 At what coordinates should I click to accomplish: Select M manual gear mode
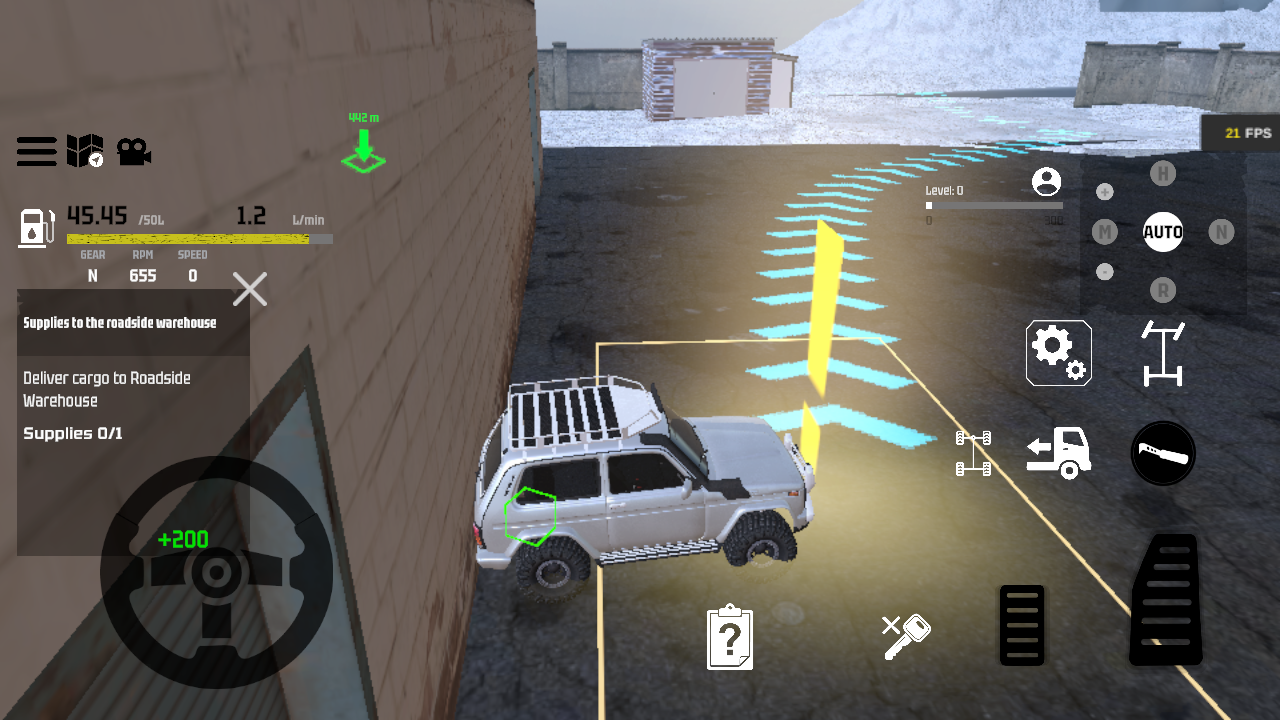tap(1104, 232)
